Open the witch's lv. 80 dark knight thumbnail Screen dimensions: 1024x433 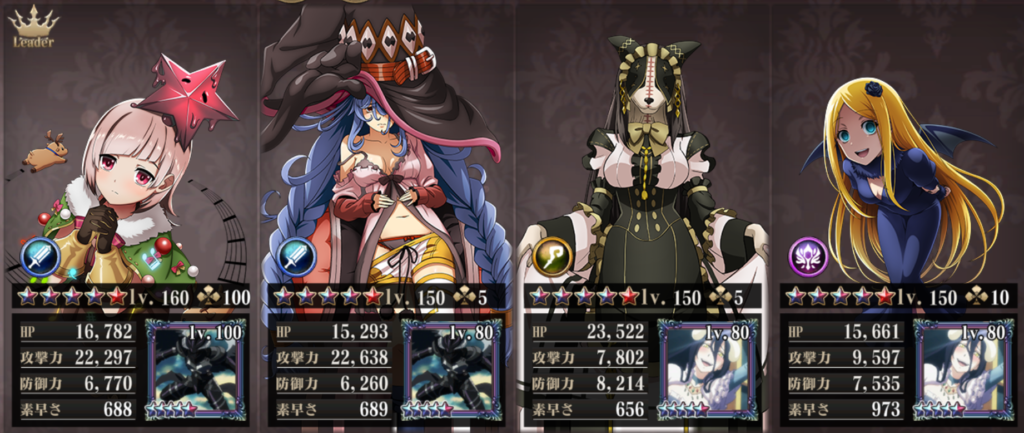click(452, 367)
